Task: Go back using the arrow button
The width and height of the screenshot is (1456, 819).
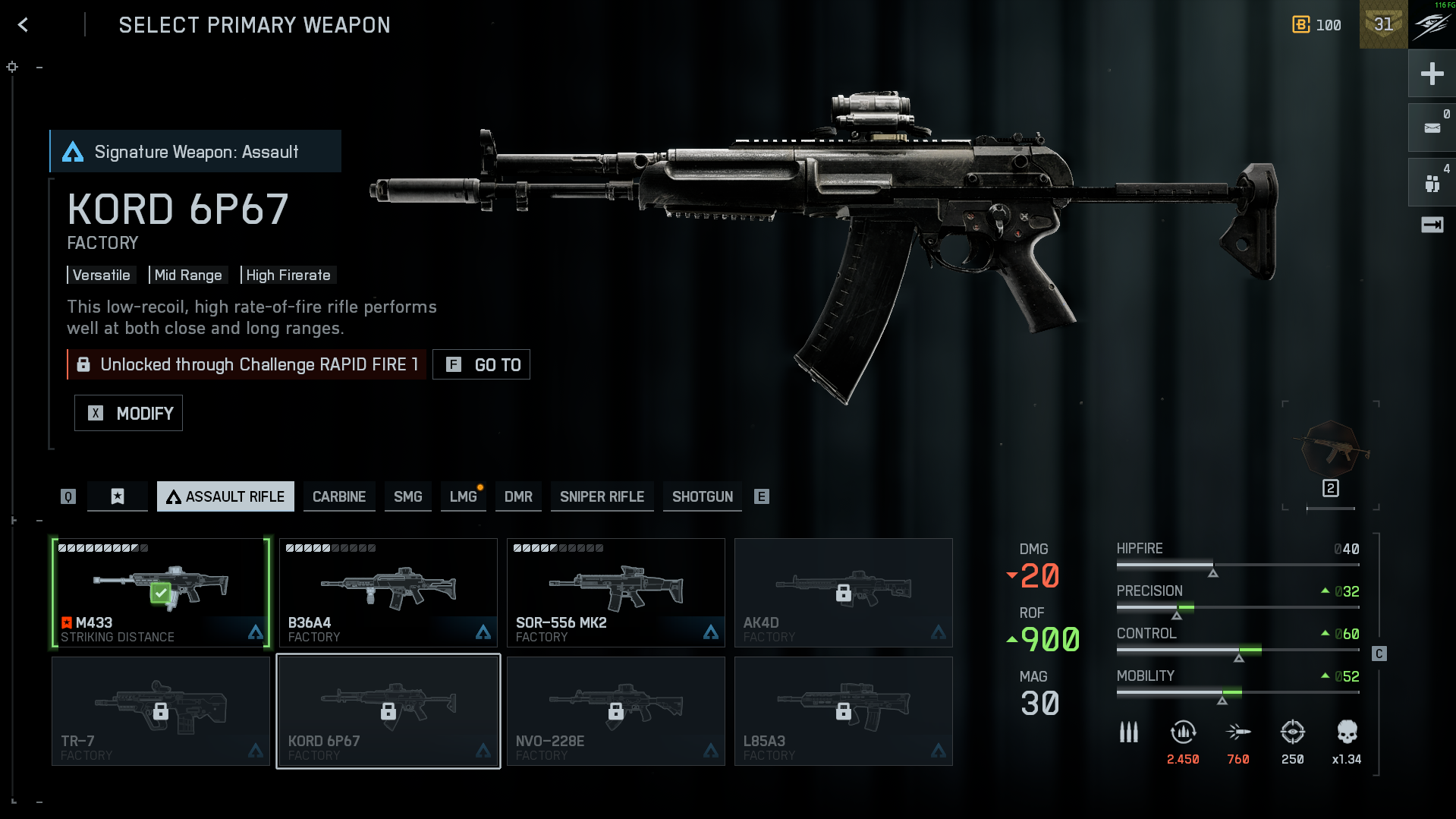Action: (x=24, y=25)
